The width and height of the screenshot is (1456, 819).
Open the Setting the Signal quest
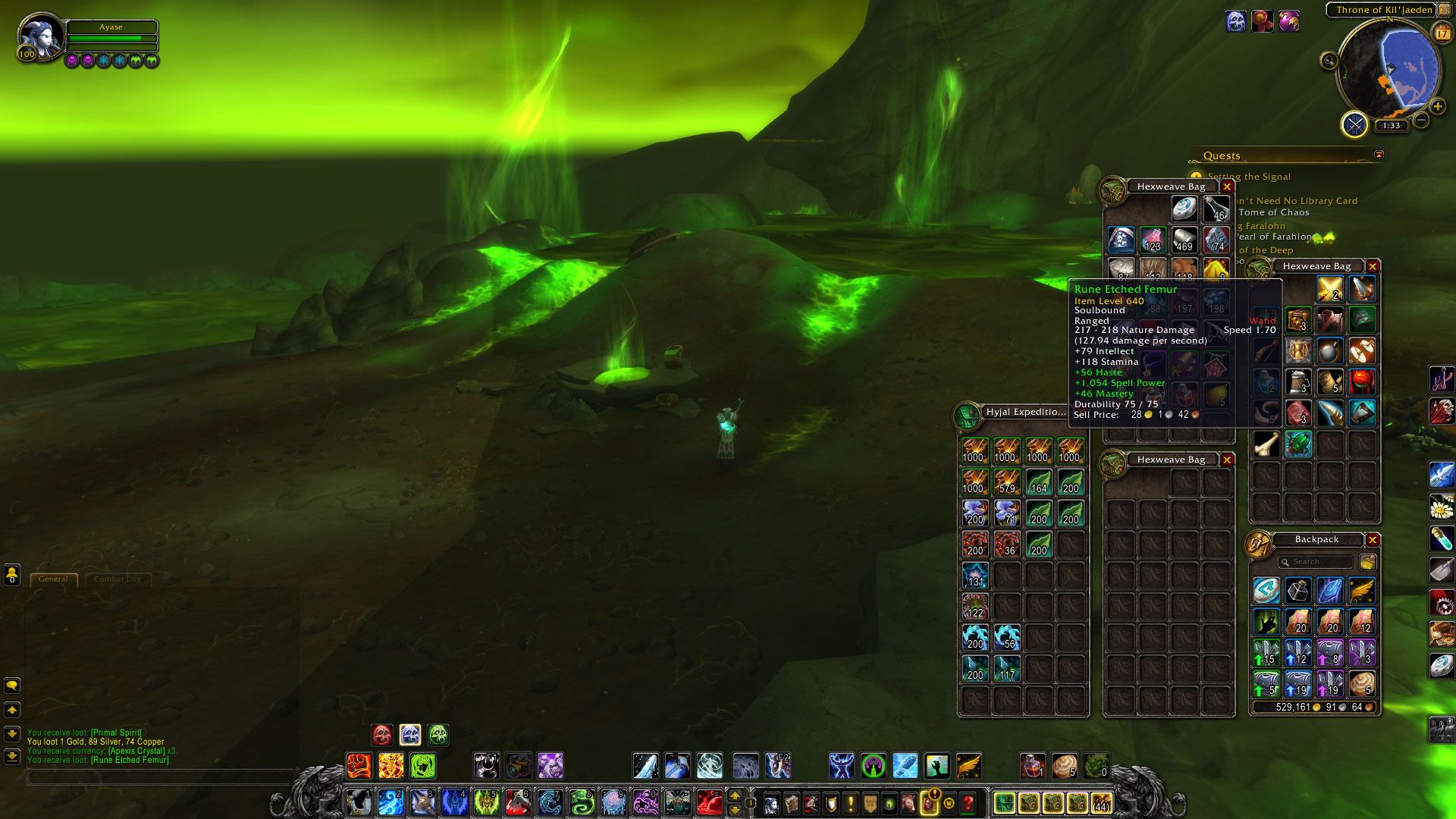[1249, 177]
